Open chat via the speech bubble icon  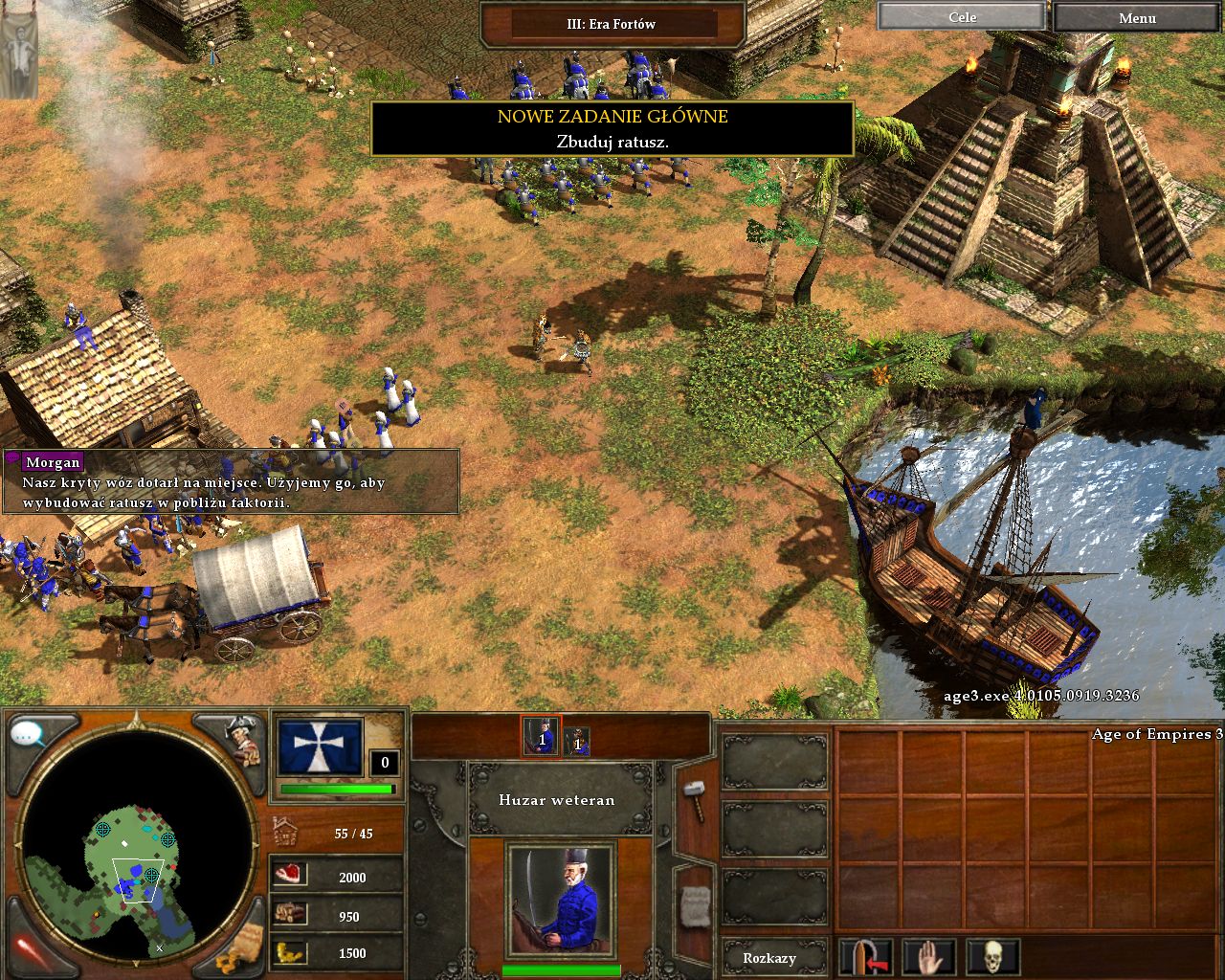29,735
